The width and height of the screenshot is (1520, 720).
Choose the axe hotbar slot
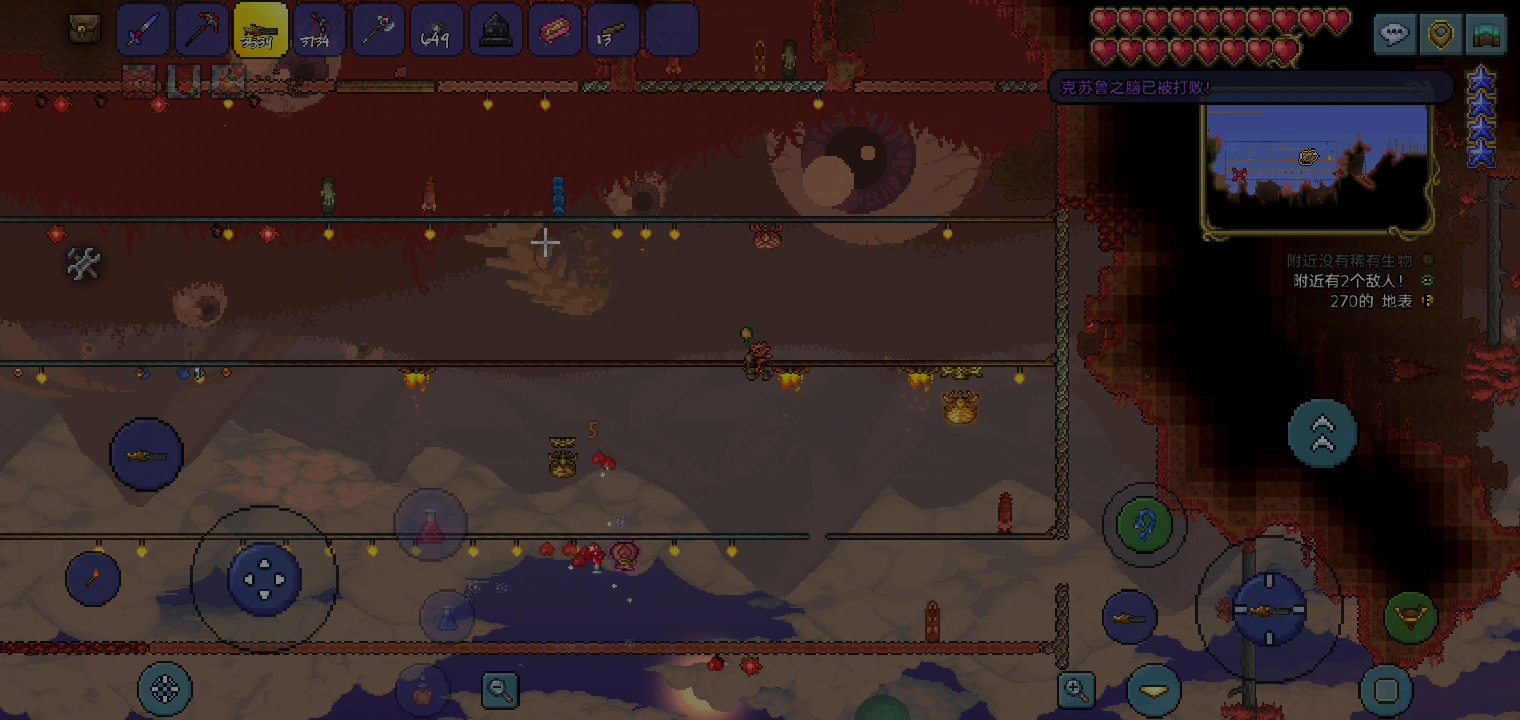(x=378, y=30)
